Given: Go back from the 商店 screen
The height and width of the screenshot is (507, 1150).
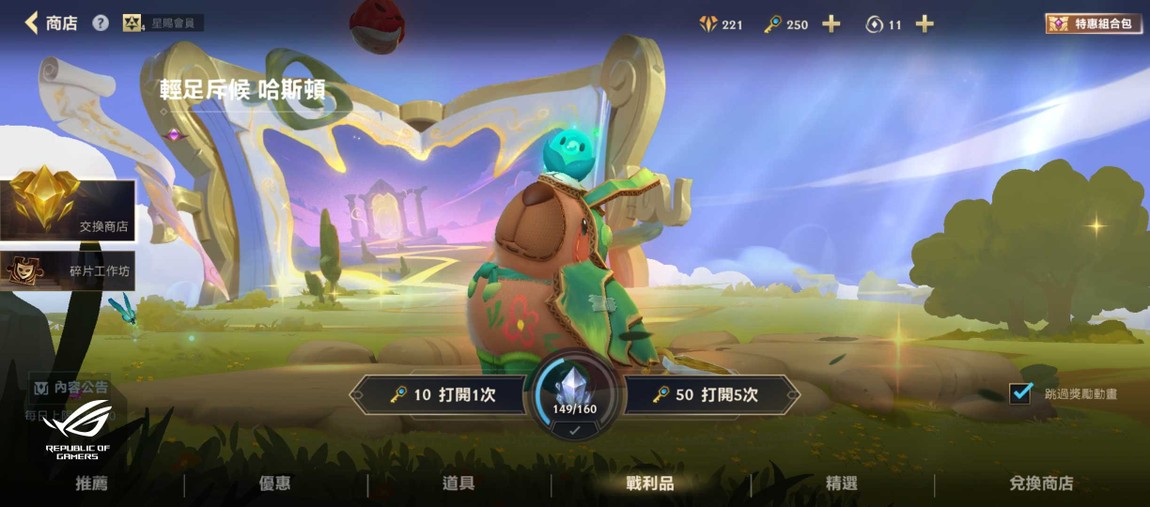Looking at the screenshot, I should [33, 22].
